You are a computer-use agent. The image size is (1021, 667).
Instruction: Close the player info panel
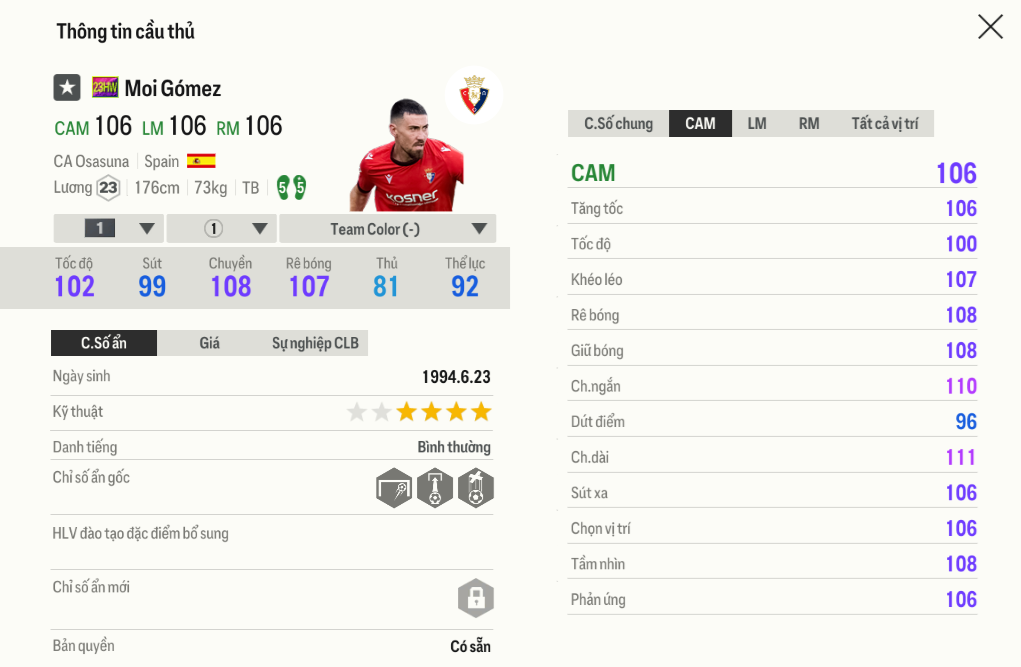pyautogui.click(x=990, y=27)
